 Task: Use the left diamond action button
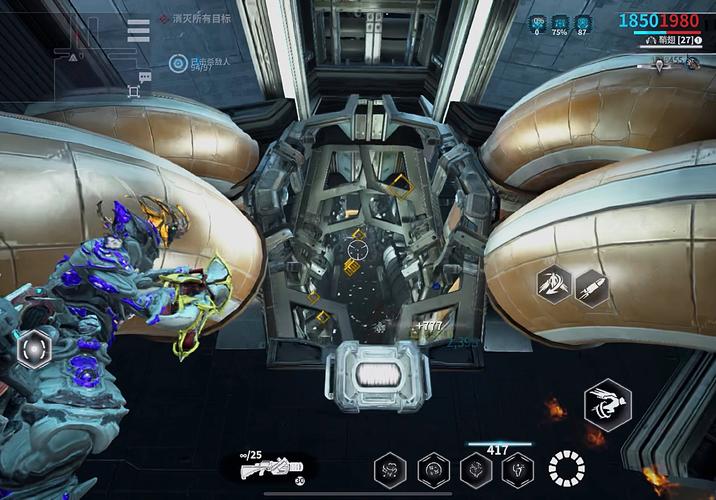553,286
